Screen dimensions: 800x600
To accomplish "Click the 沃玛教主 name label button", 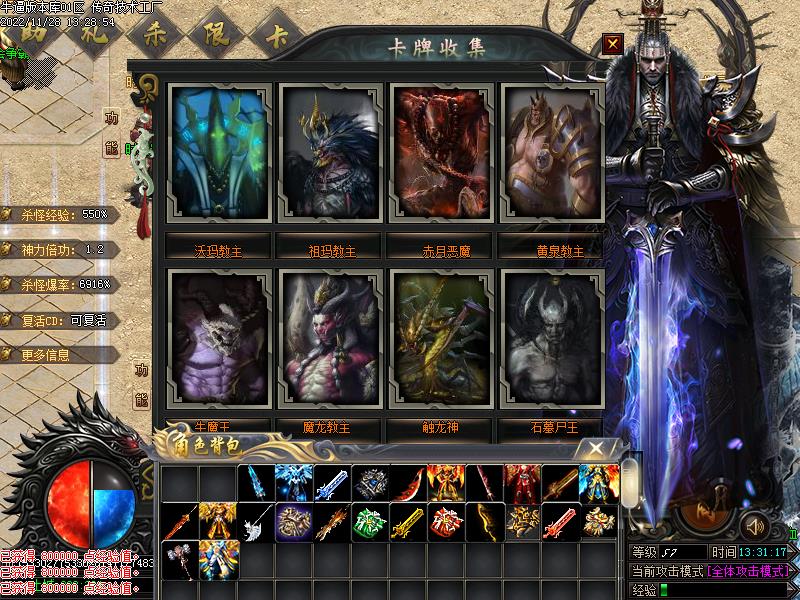I will (x=219, y=250).
